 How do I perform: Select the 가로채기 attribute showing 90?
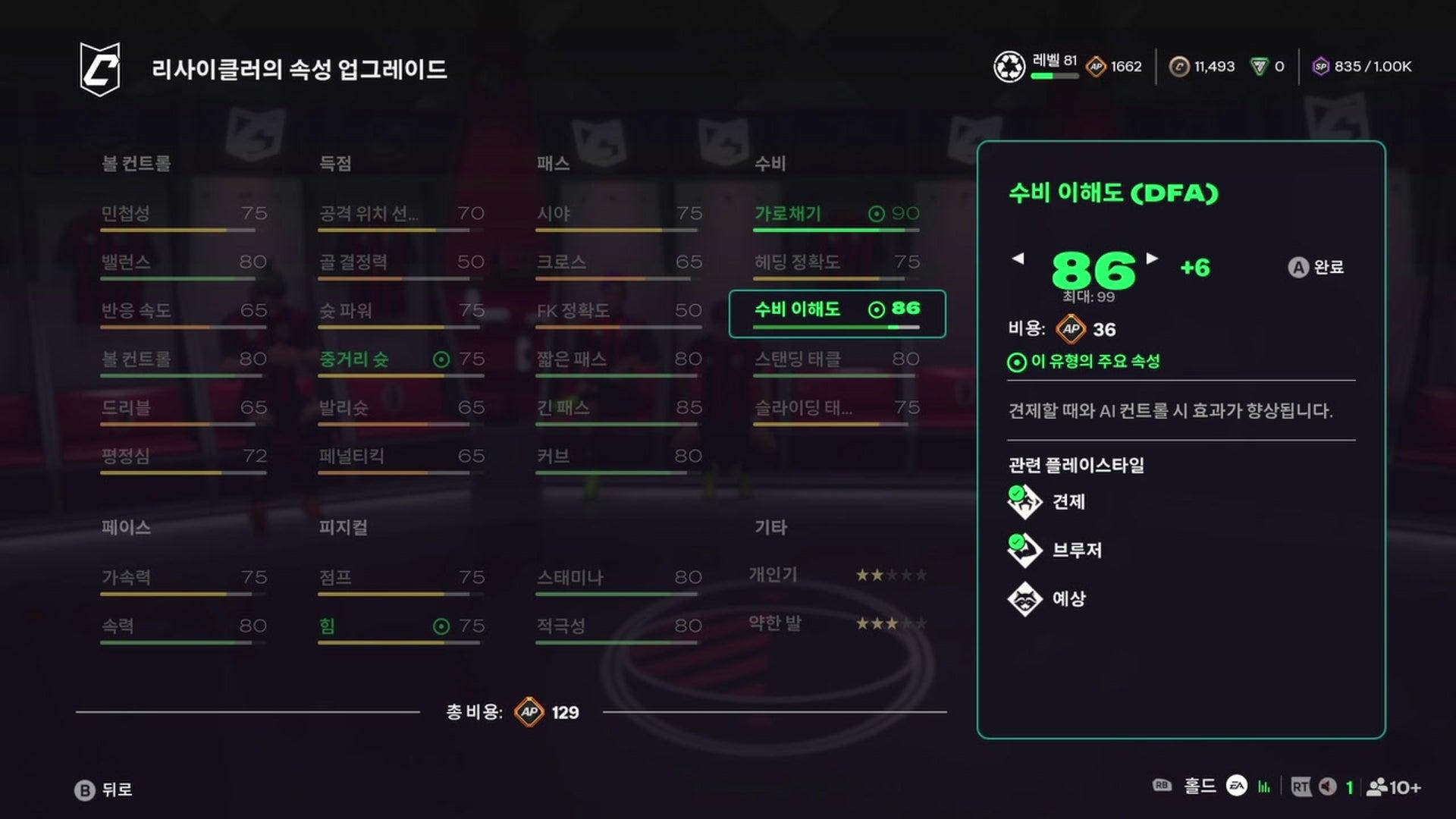(834, 215)
